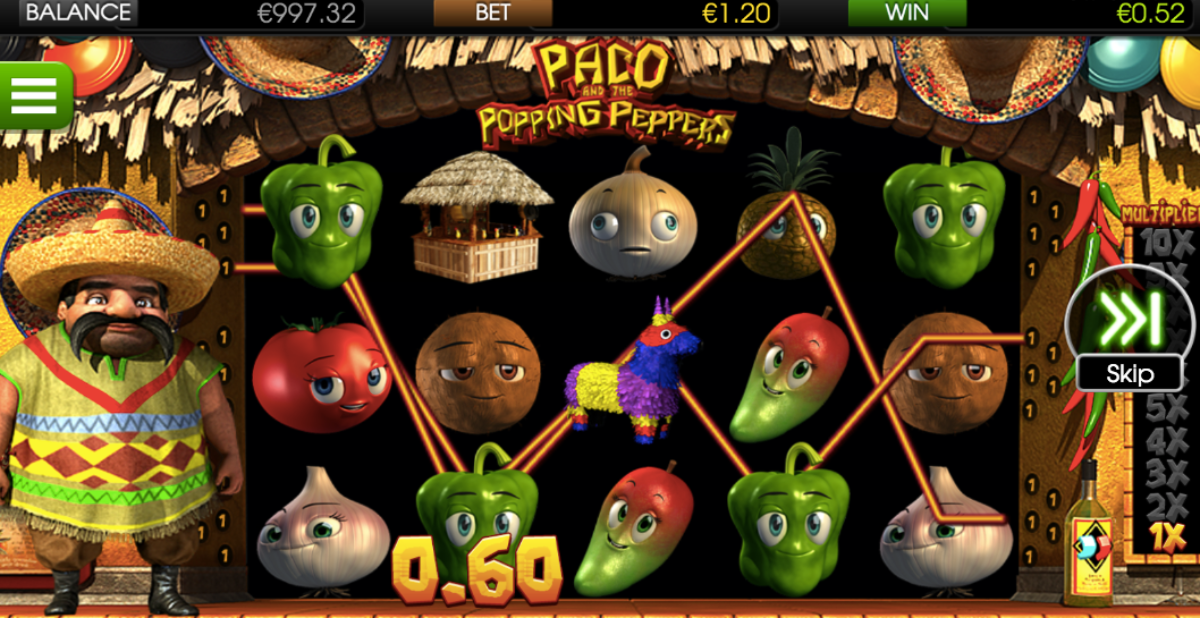Open the green hamburger menu
Screen dimensions: 1200x618
point(35,95)
